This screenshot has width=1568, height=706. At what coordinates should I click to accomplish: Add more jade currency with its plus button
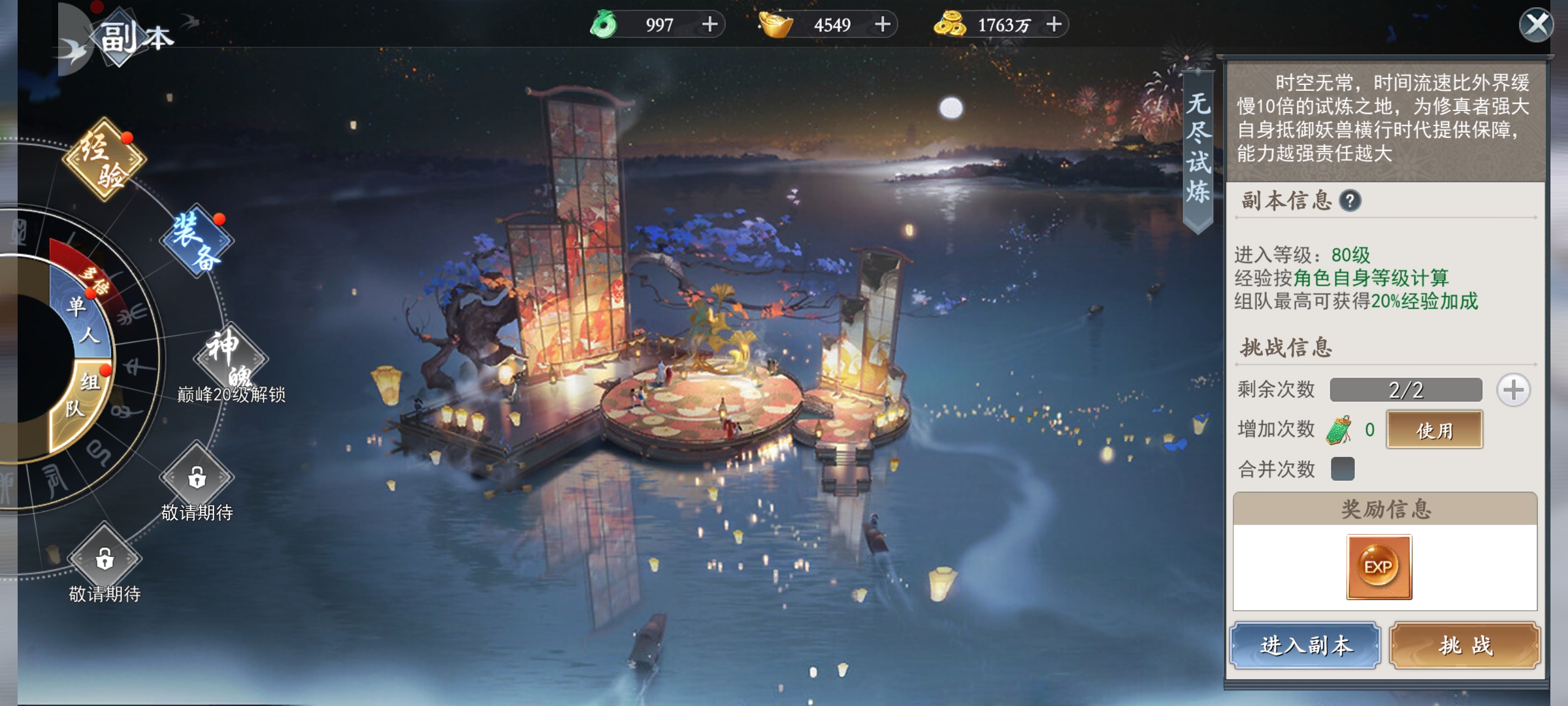click(710, 25)
